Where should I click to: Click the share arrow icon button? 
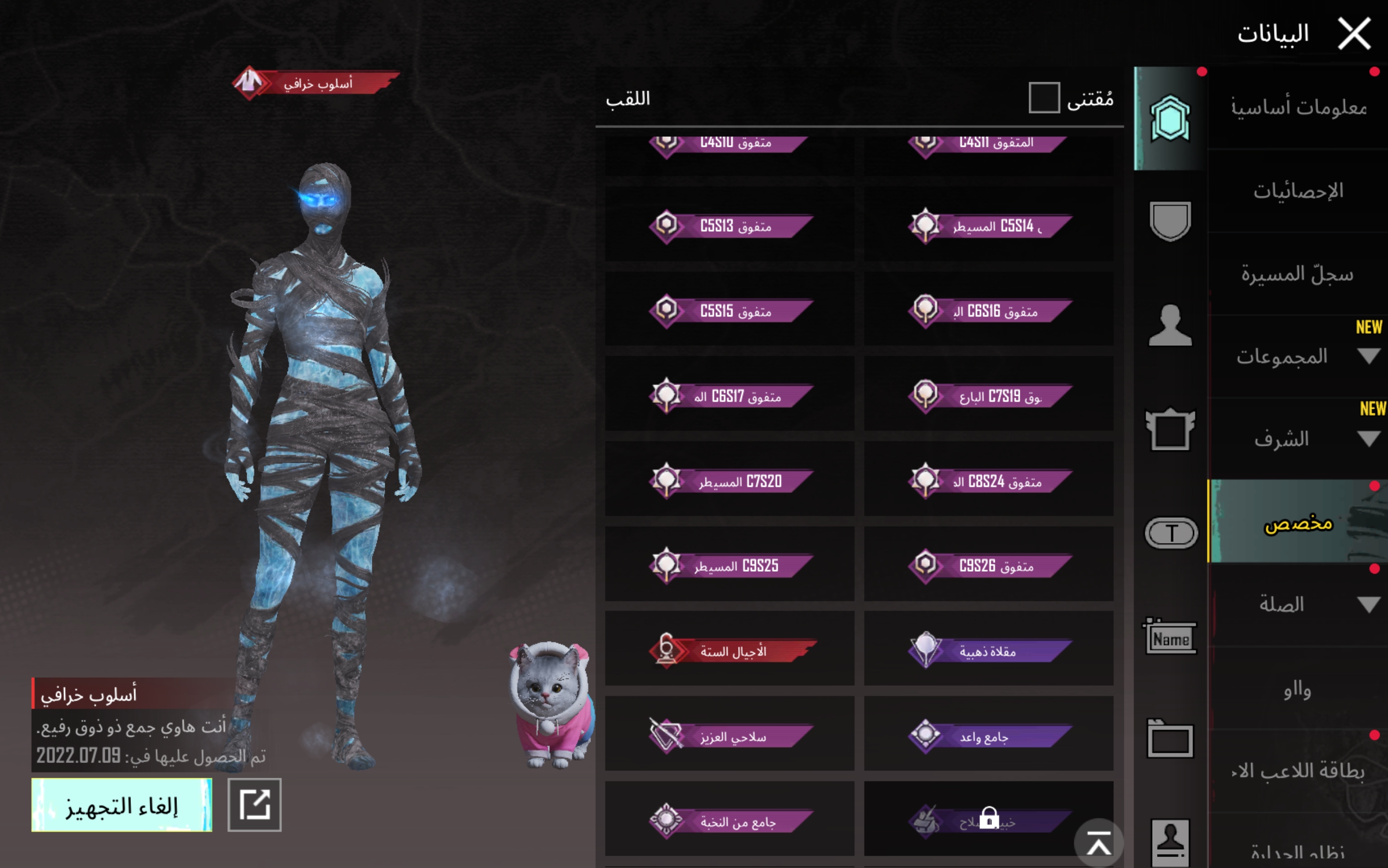click(254, 804)
